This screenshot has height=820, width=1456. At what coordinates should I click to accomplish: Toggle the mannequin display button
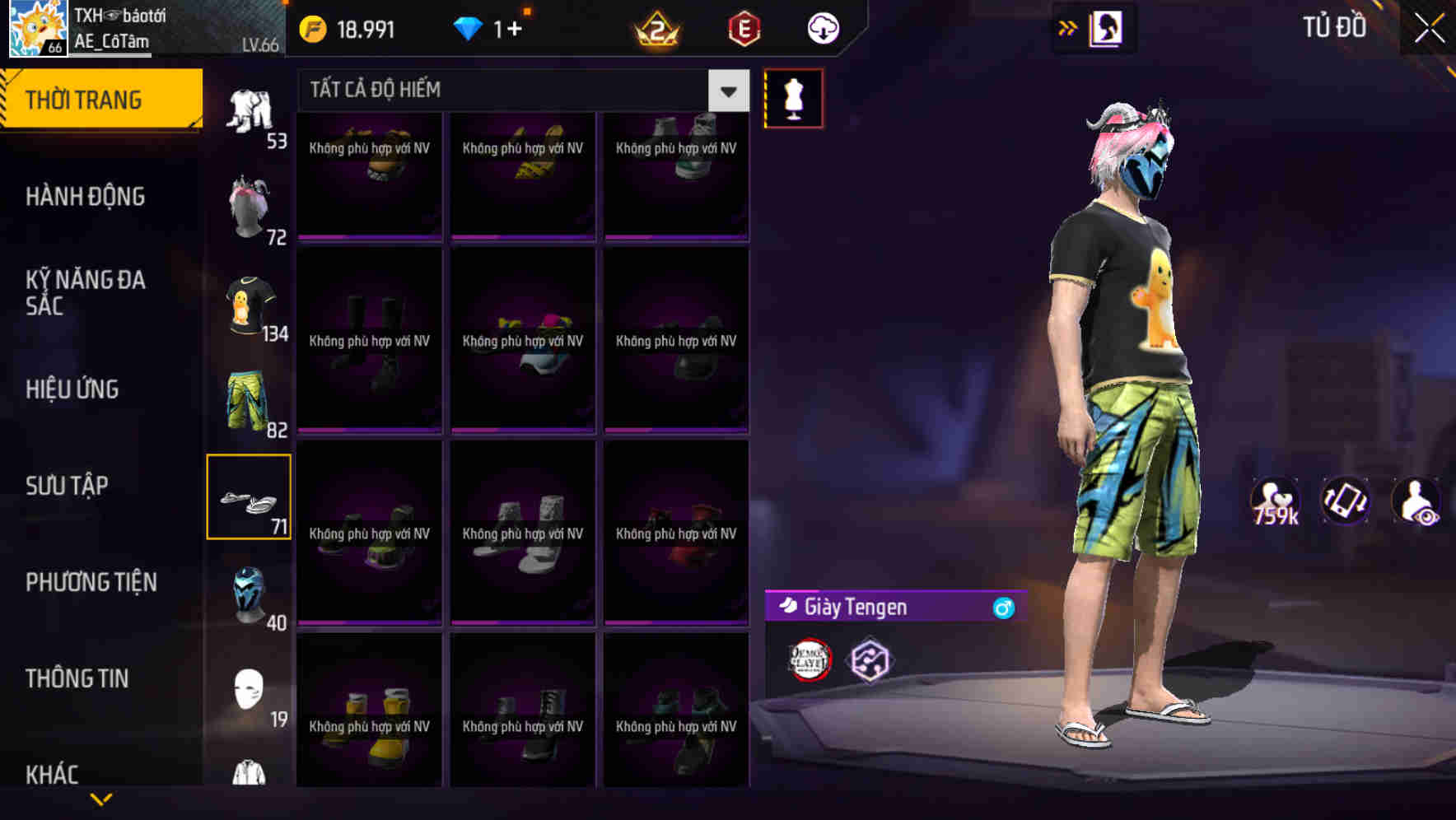tap(794, 97)
